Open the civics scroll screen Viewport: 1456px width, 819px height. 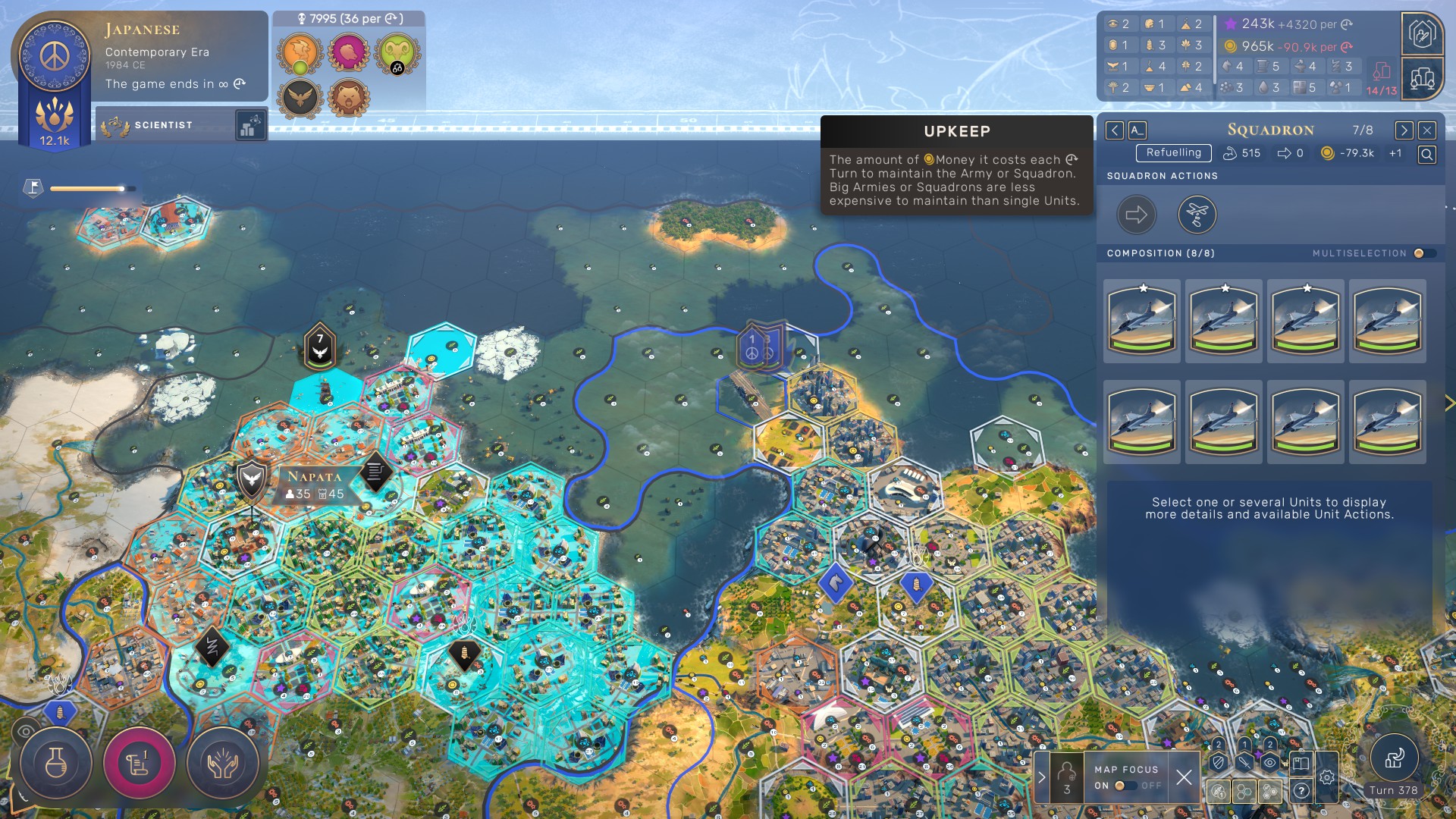(139, 764)
